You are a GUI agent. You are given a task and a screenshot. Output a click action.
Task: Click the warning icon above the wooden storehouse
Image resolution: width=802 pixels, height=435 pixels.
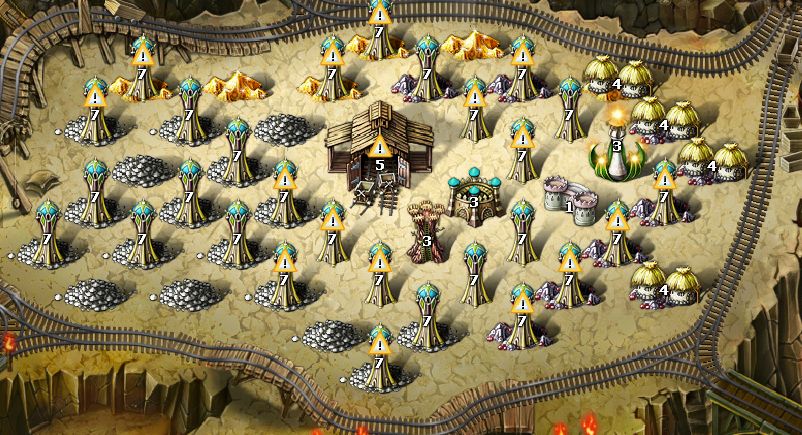380,149
